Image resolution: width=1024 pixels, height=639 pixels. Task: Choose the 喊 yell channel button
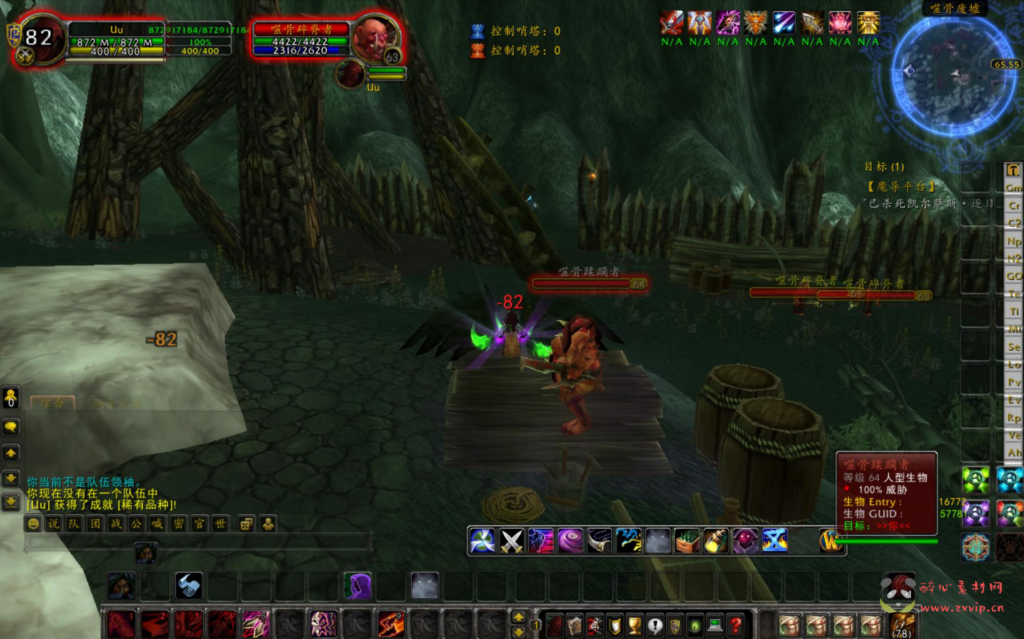[157, 523]
